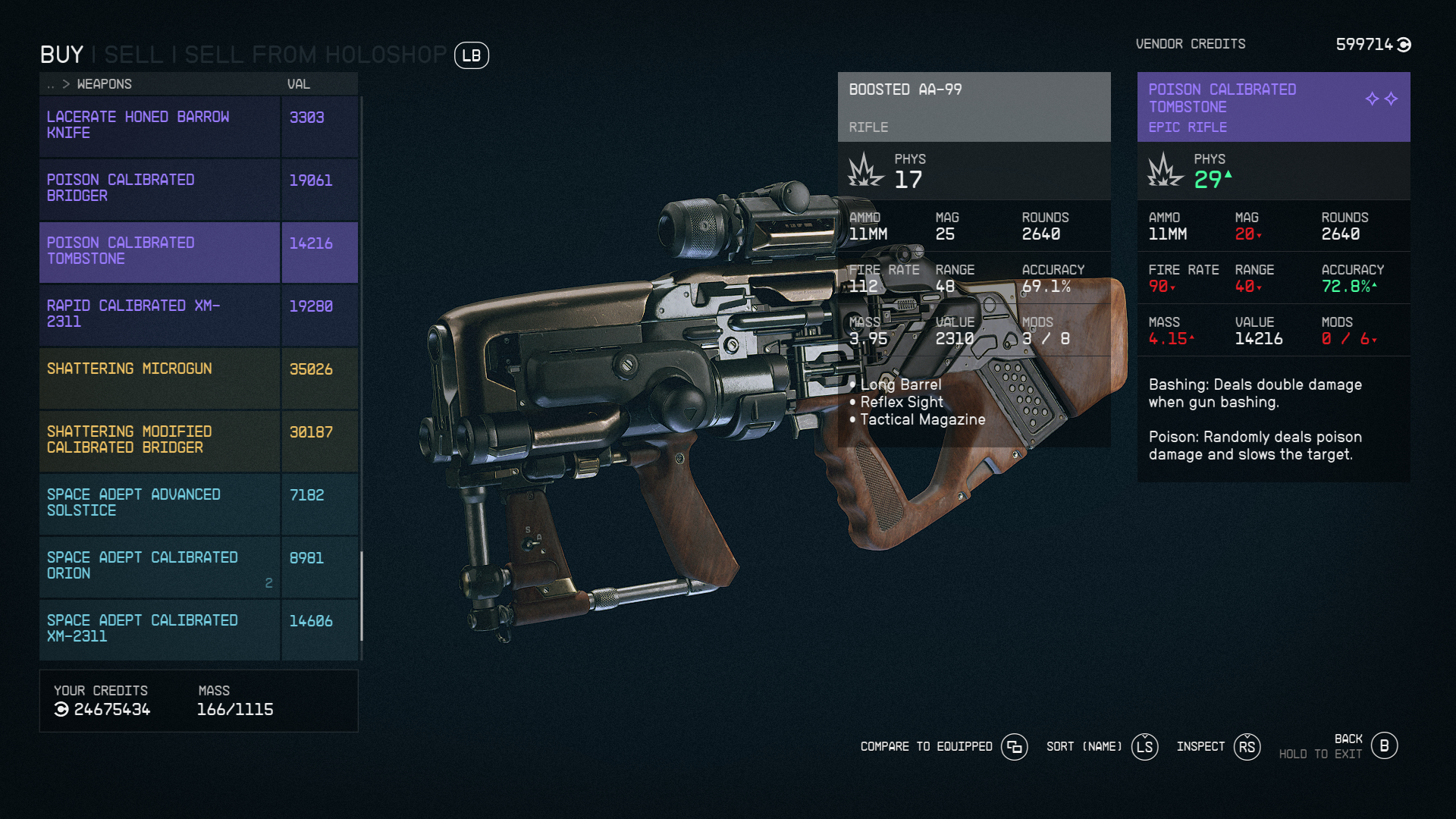
Task: Click the Compare to Equipped controller icon
Action: coord(1015,747)
